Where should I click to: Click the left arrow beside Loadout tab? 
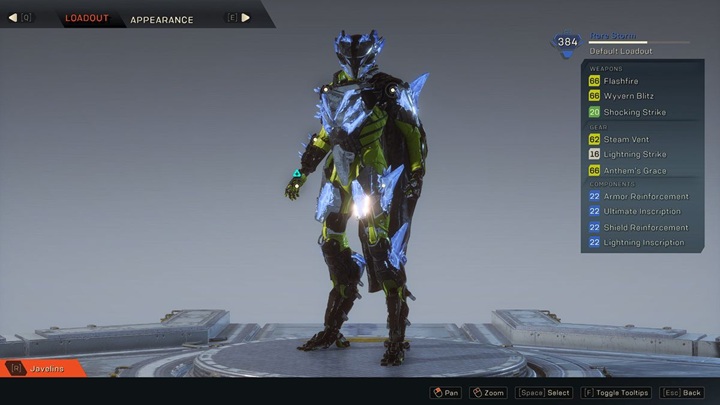pyautogui.click(x=14, y=18)
